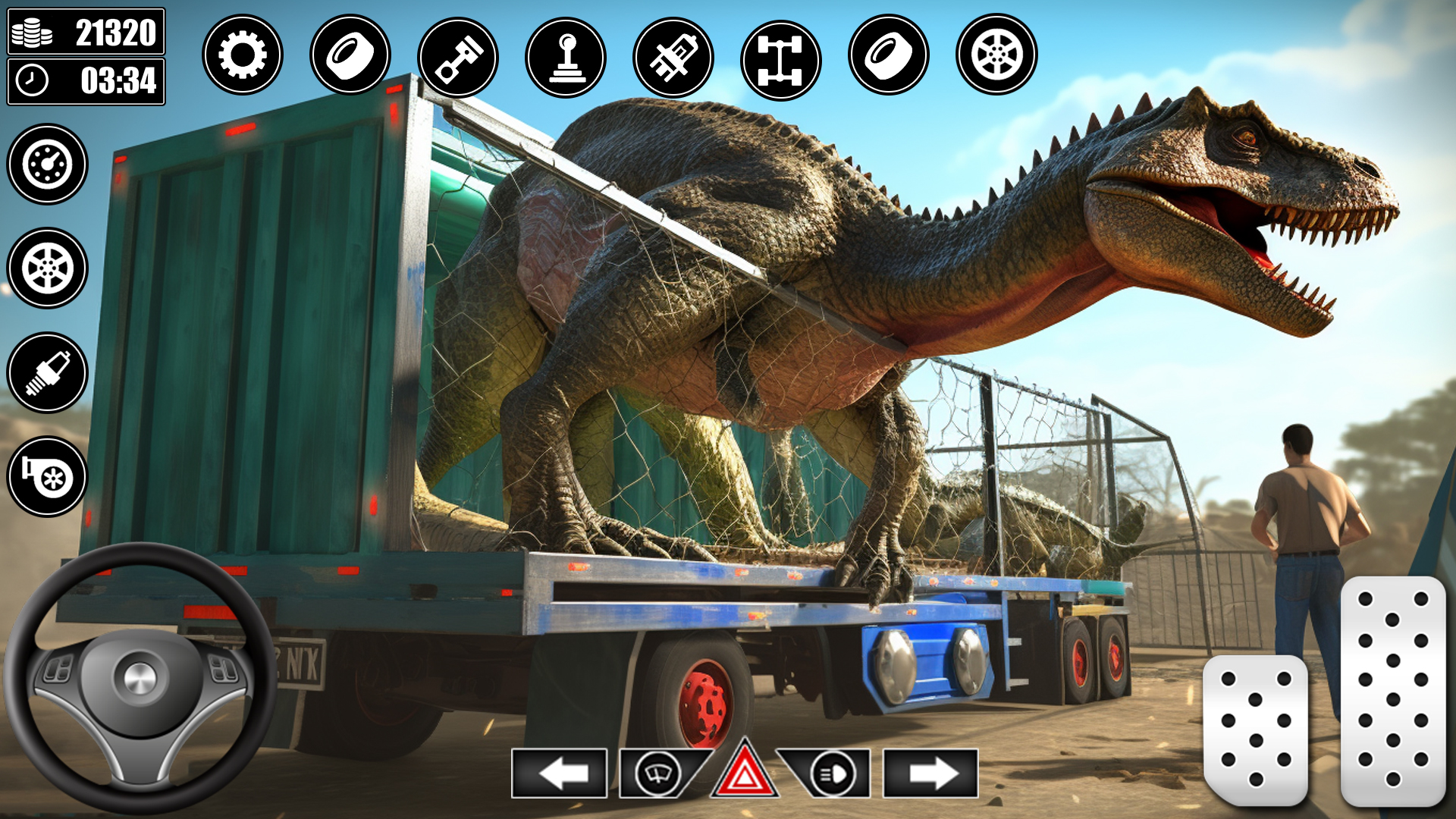
Task: Open the settings gear menu
Action: click(245, 55)
